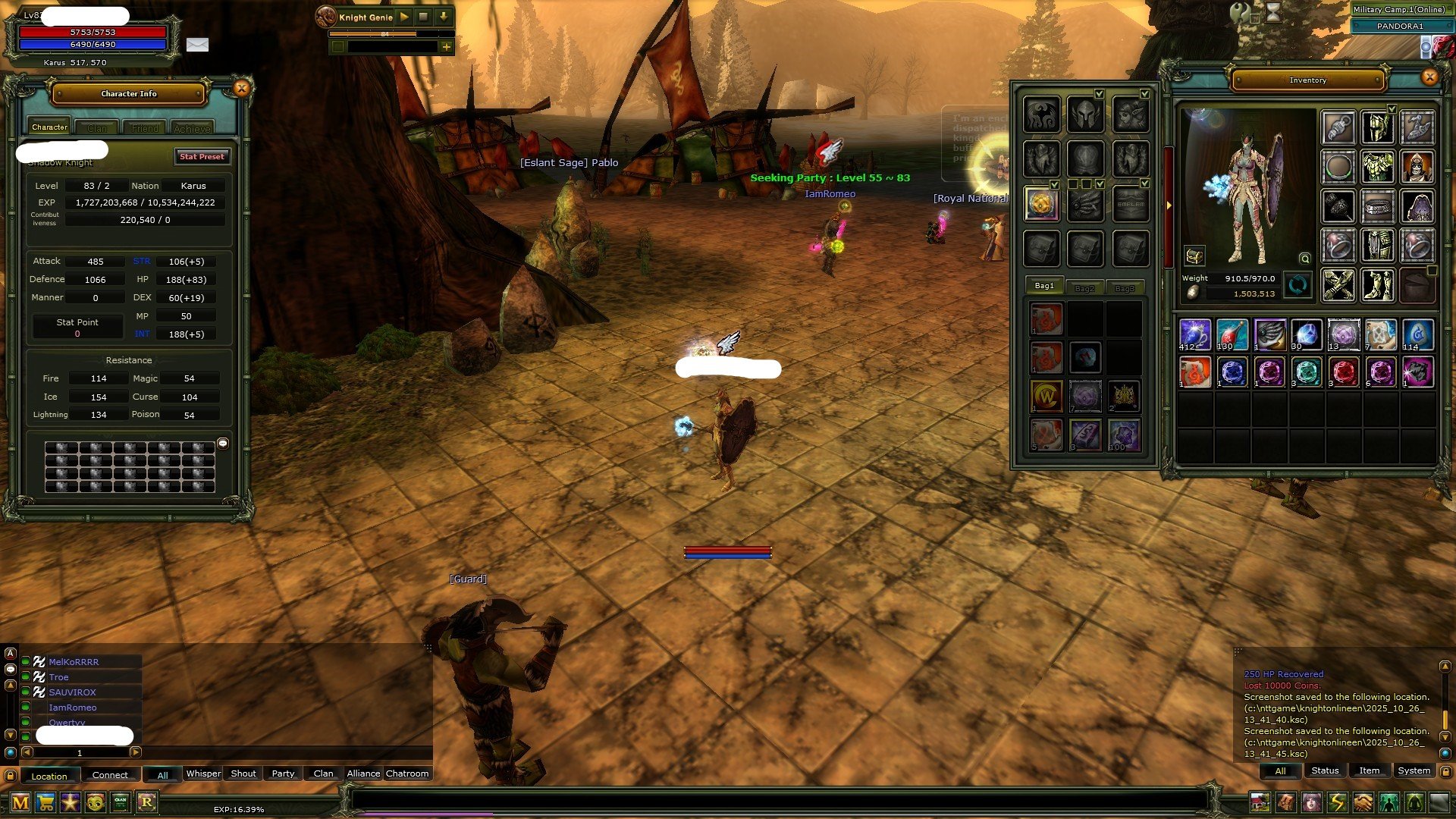Open the Achieve tab in Character Info
The image size is (1456, 819).
(192, 128)
